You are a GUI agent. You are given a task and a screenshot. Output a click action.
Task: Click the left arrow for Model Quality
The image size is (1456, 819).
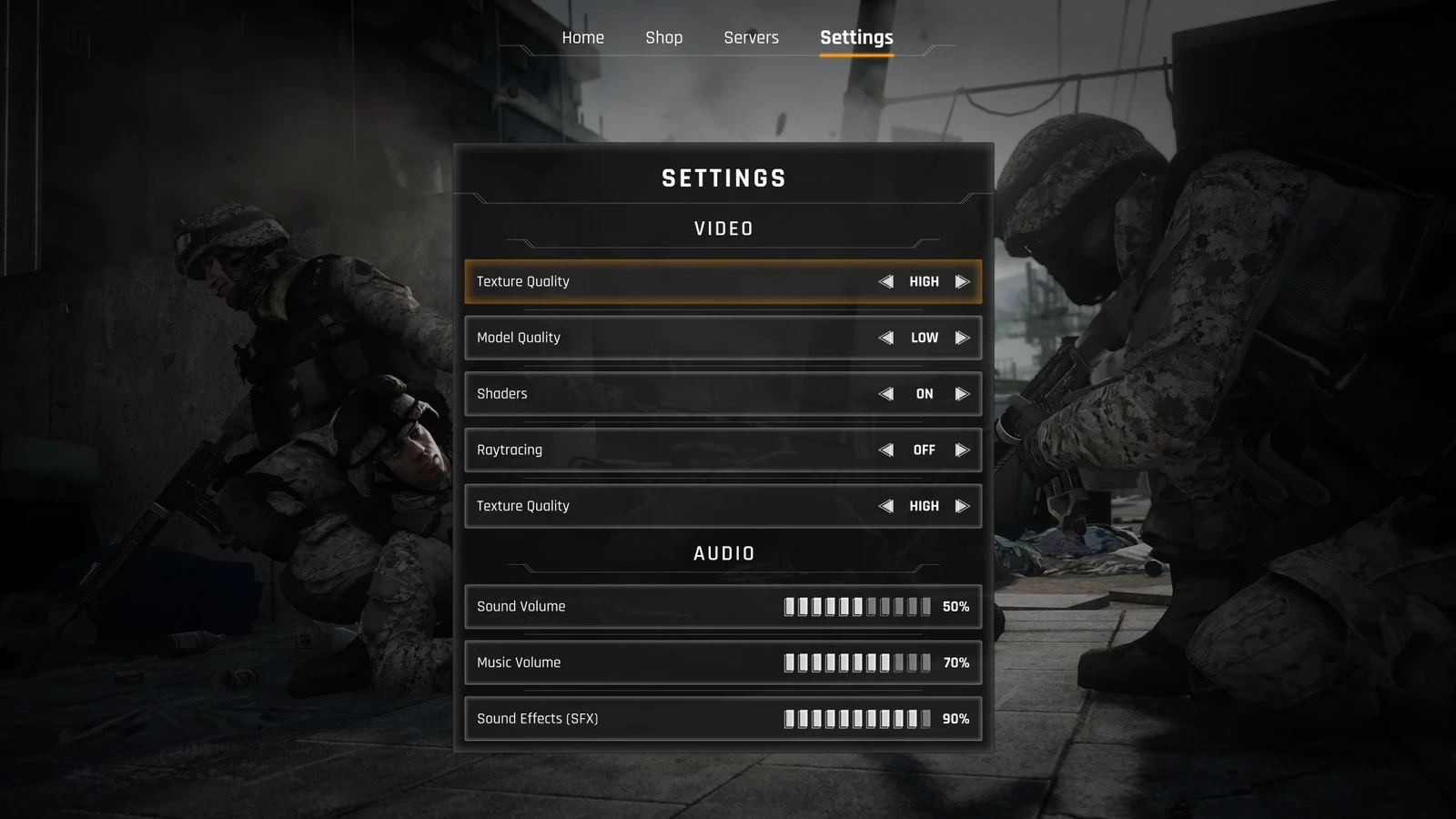[x=885, y=338]
